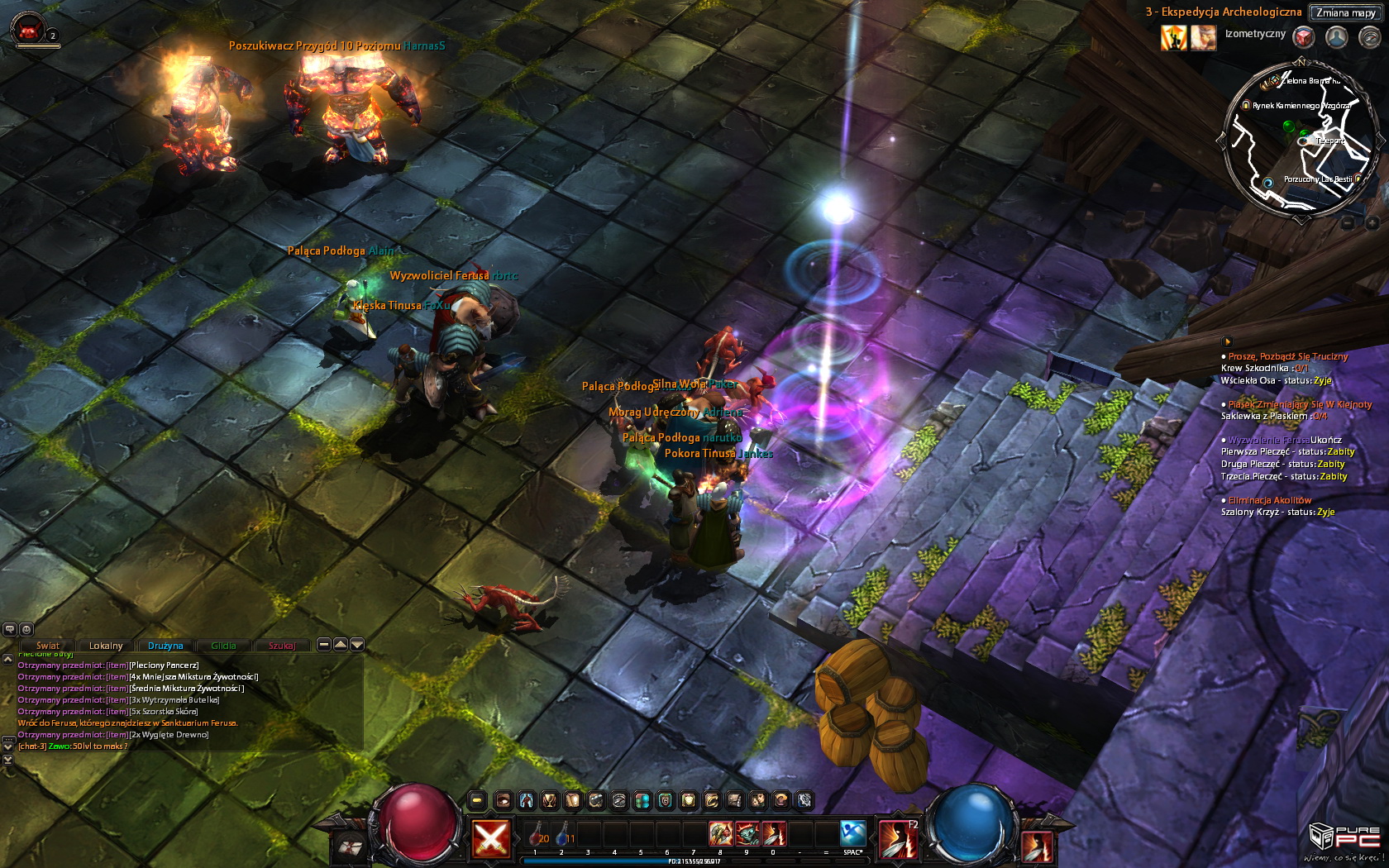Switch to the Lokalny chat tab
1389x868 pixels.
point(106,646)
